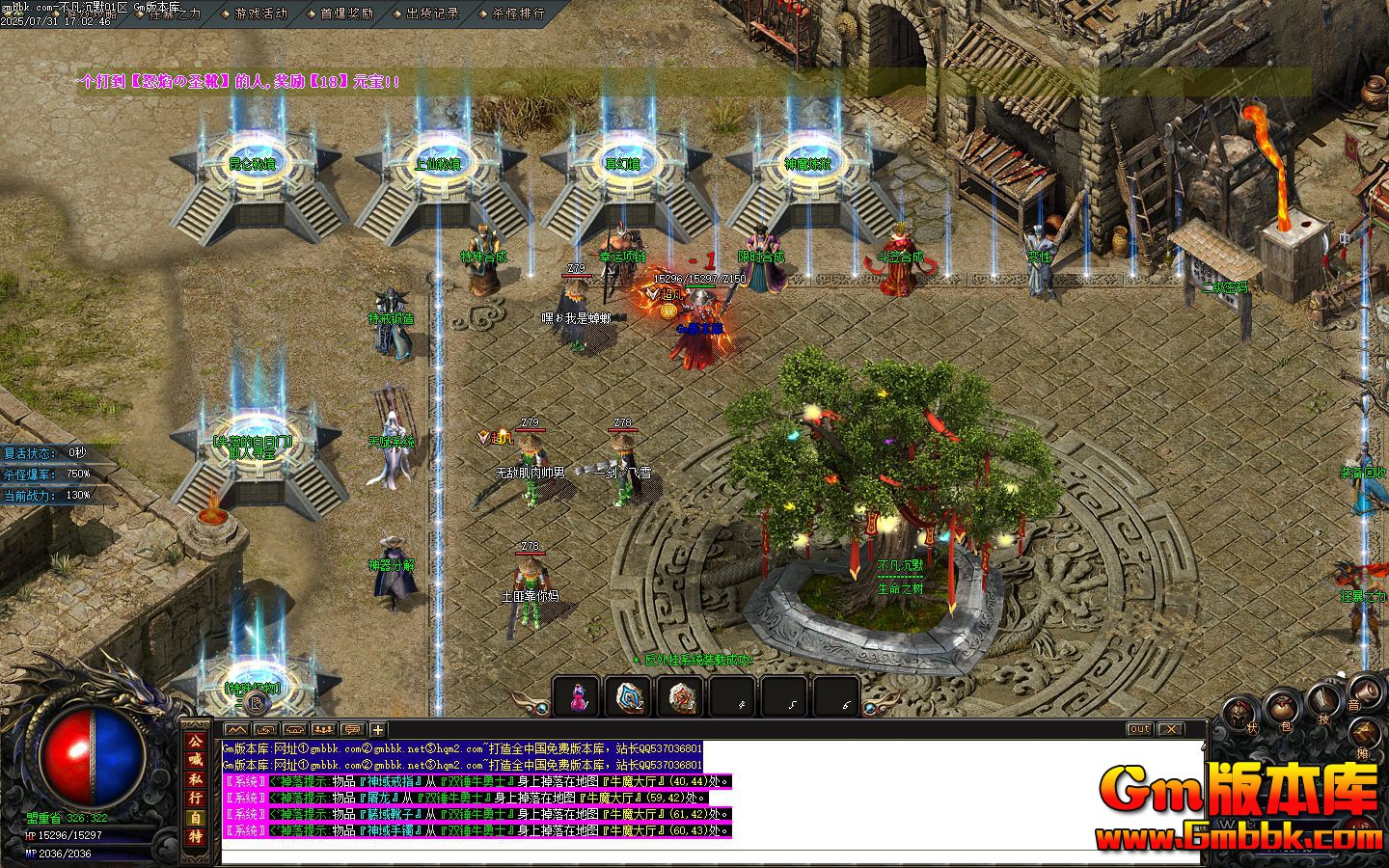Select the red rune stone in slot 3
This screenshot has width=1389, height=868.
[x=683, y=696]
